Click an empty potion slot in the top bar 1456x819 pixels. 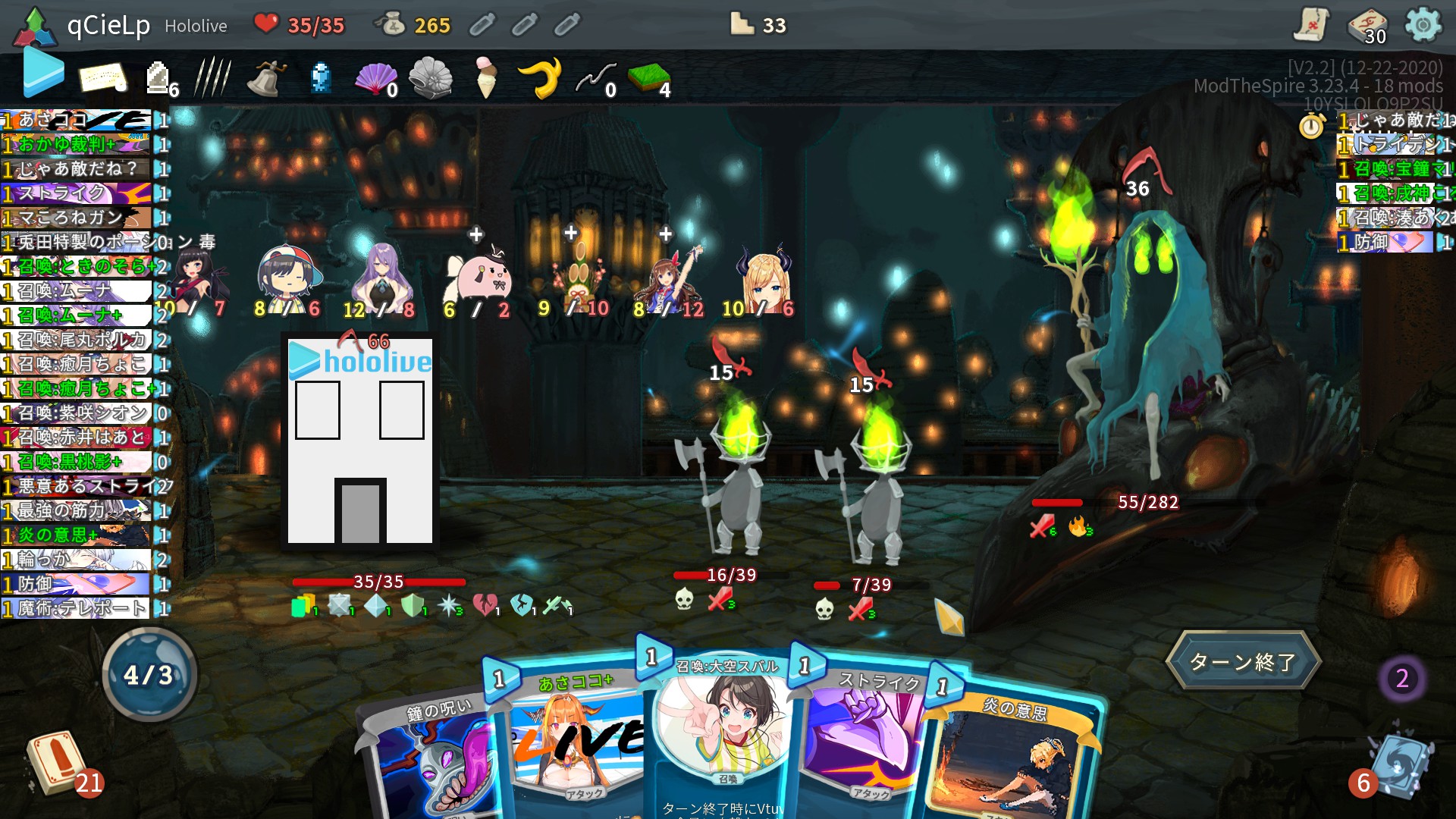[483, 24]
